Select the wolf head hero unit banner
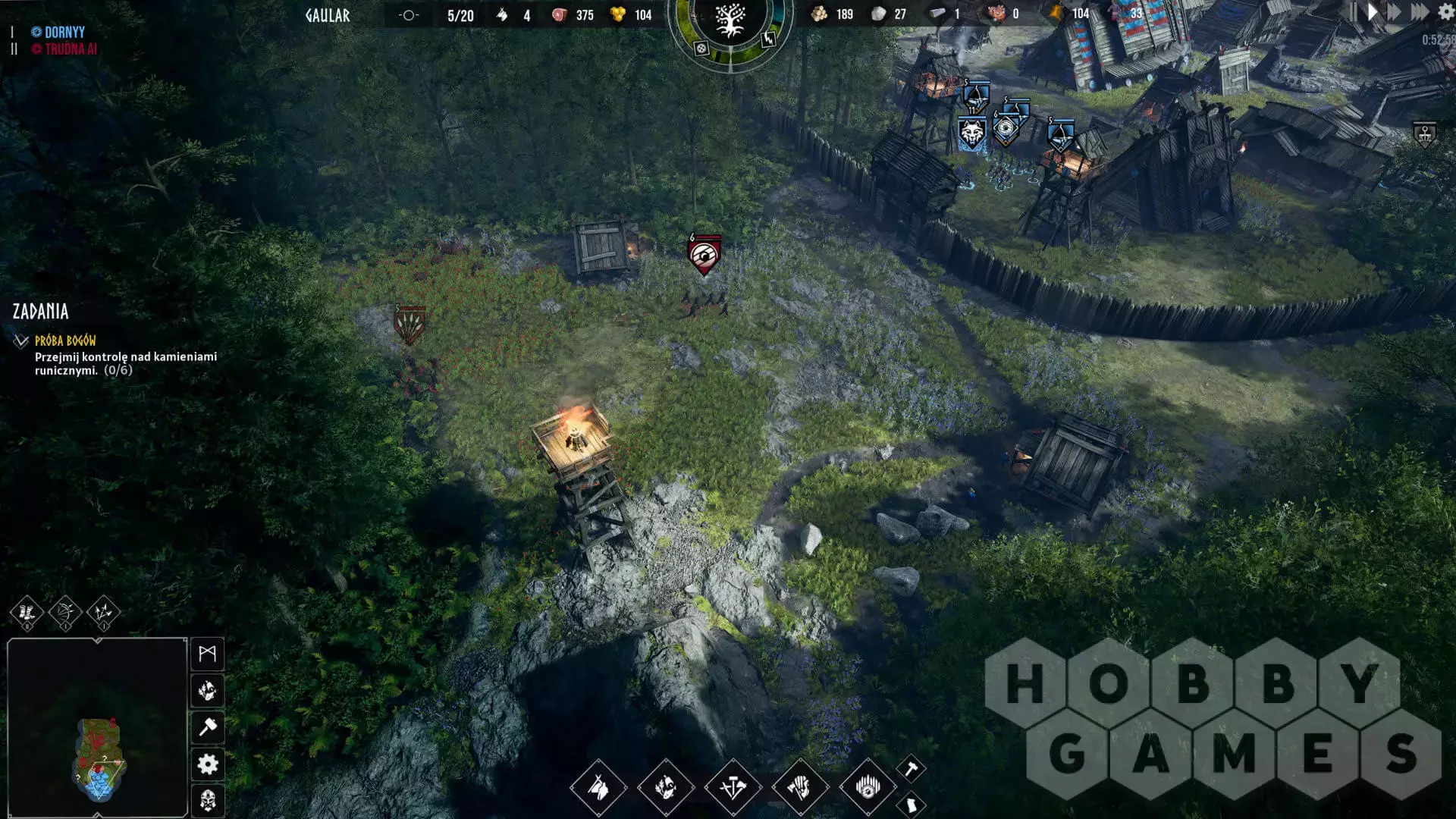This screenshot has width=1456, height=819. tap(971, 134)
